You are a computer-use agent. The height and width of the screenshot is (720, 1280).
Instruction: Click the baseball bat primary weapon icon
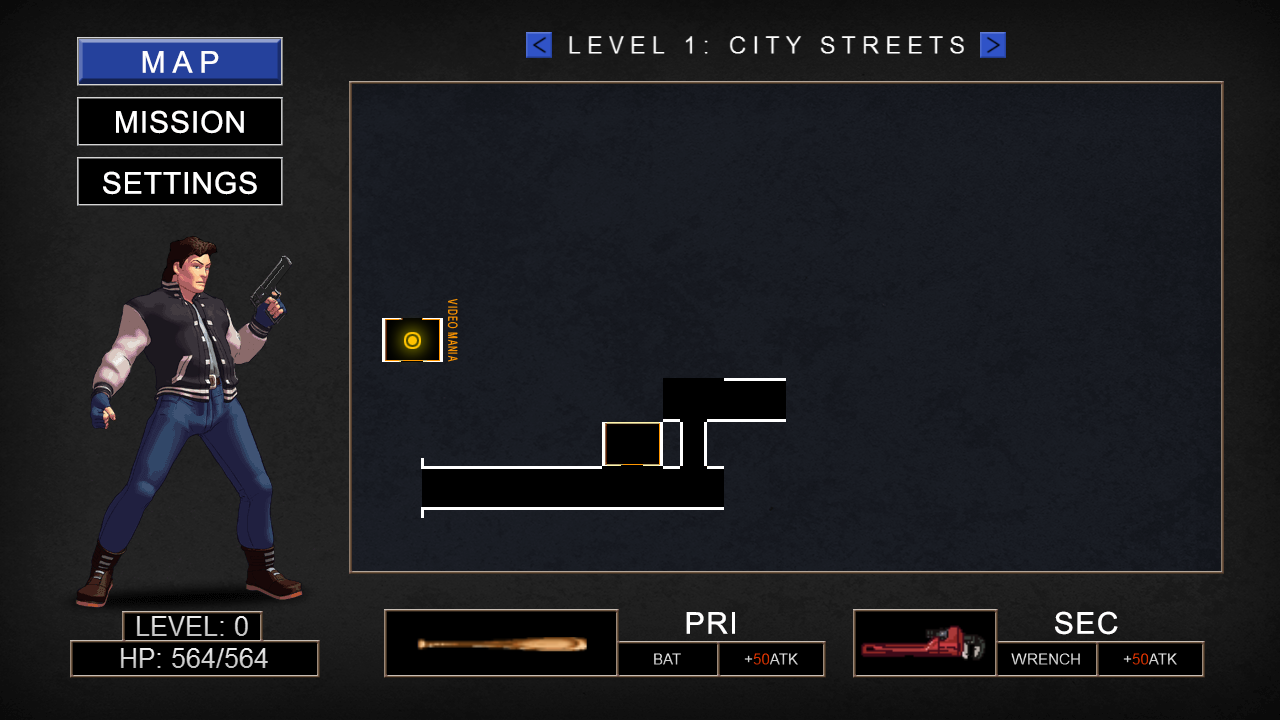pos(500,640)
